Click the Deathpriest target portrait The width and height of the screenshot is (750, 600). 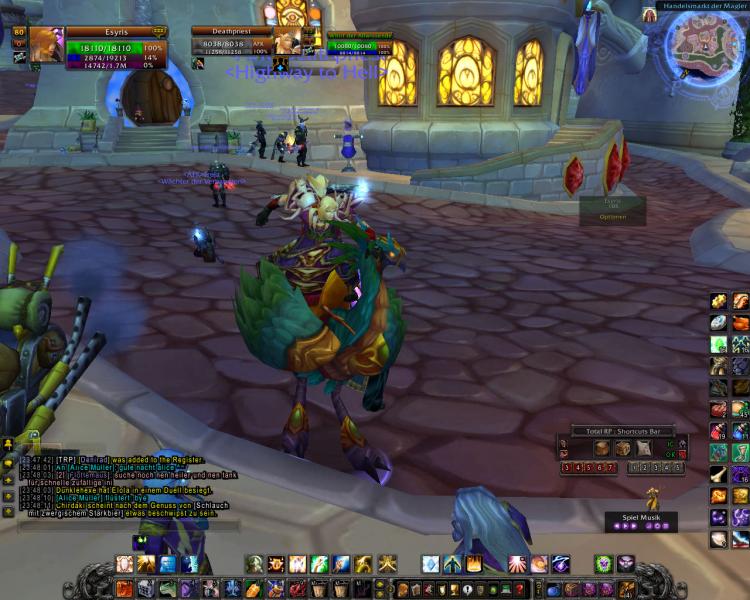pos(287,43)
